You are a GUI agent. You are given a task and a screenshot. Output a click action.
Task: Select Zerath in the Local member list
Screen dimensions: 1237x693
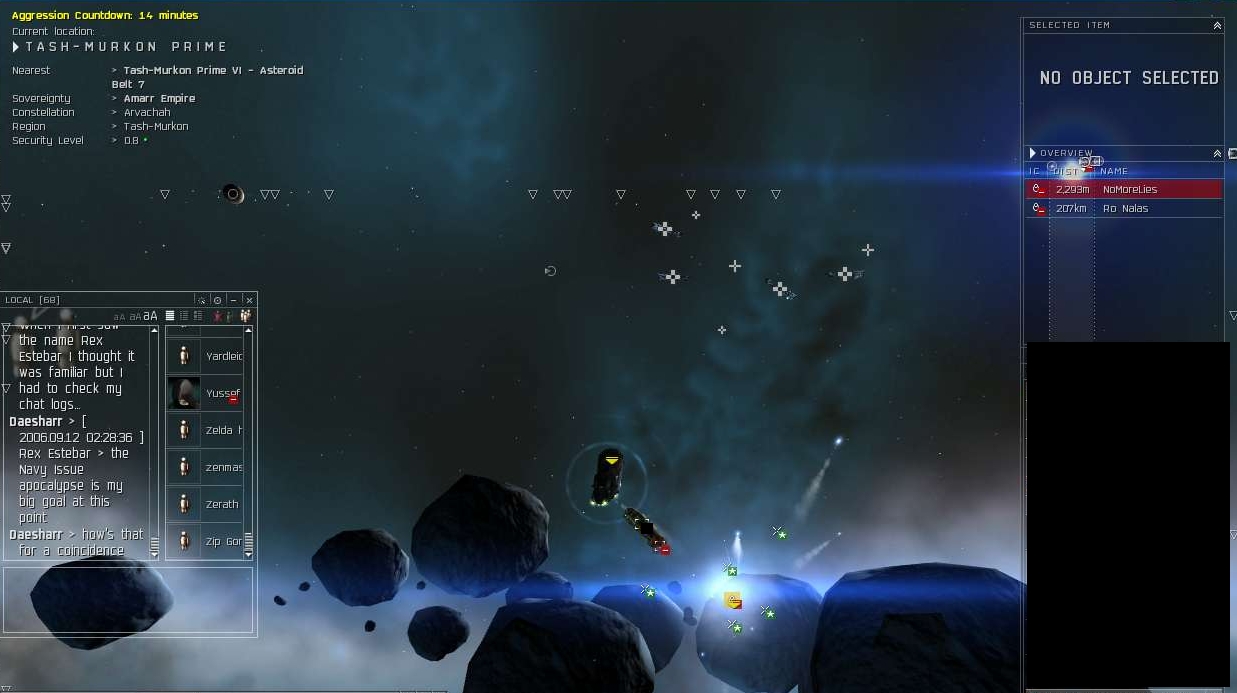(x=222, y=504)
